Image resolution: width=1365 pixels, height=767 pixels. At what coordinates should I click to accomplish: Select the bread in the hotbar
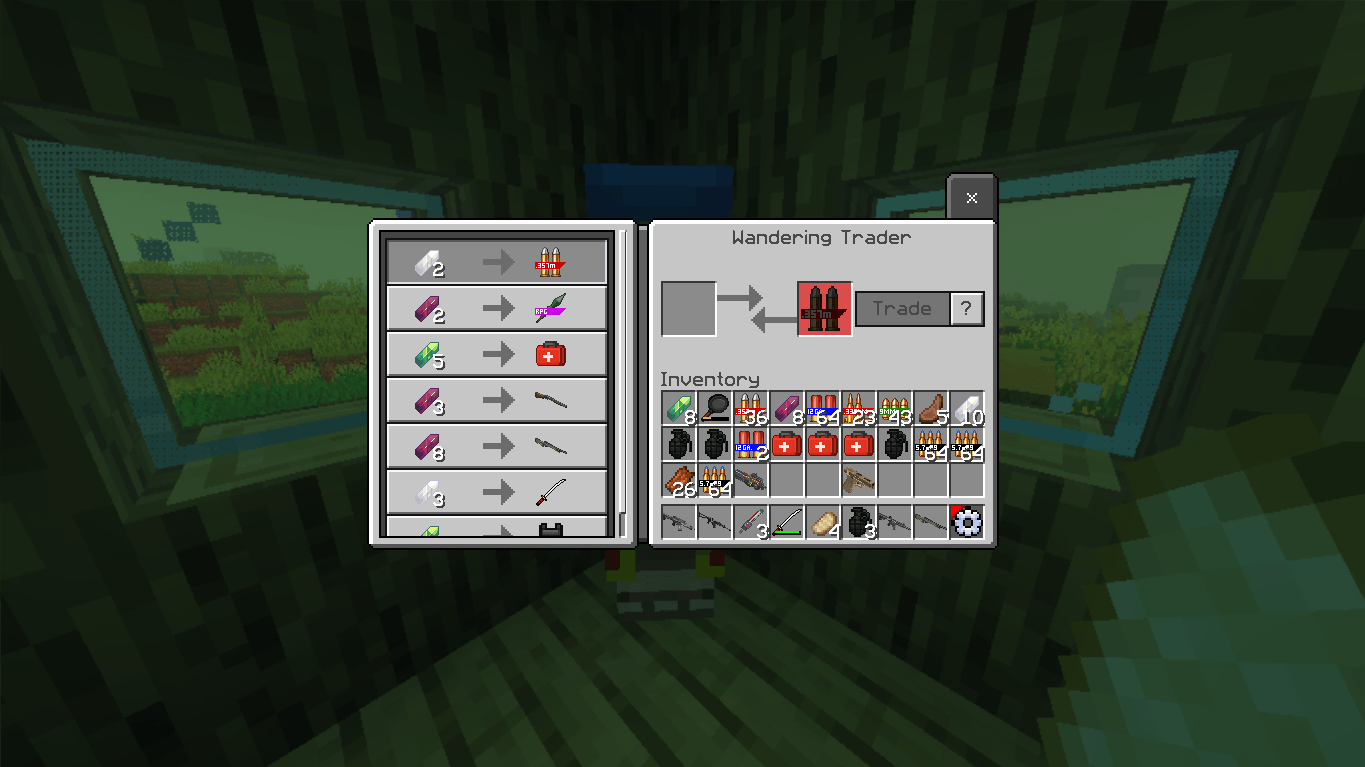822,522
